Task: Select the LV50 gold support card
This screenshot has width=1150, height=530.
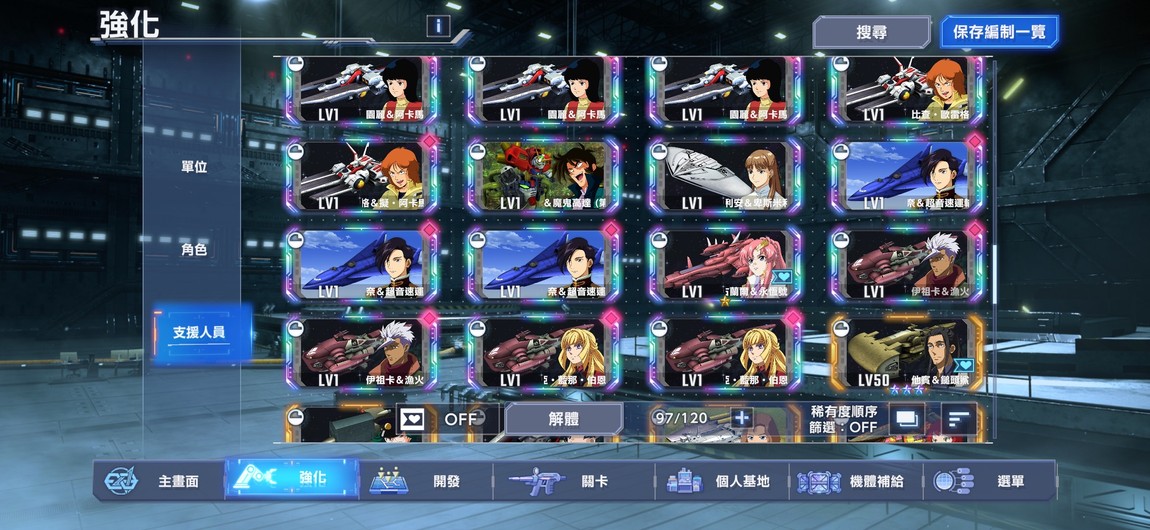Action: coord(906,354)
